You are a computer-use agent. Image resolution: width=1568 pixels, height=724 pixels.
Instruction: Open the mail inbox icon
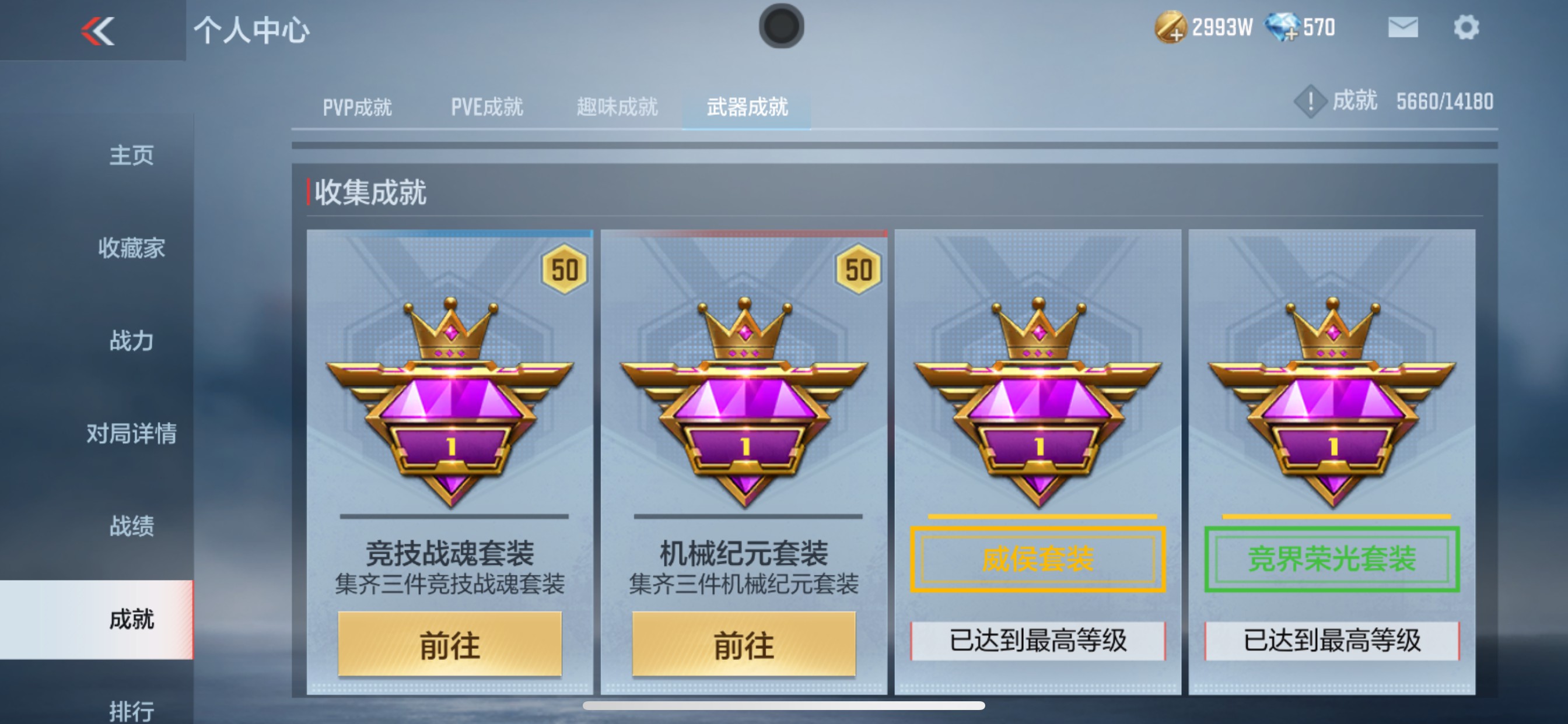point(1402,27)
